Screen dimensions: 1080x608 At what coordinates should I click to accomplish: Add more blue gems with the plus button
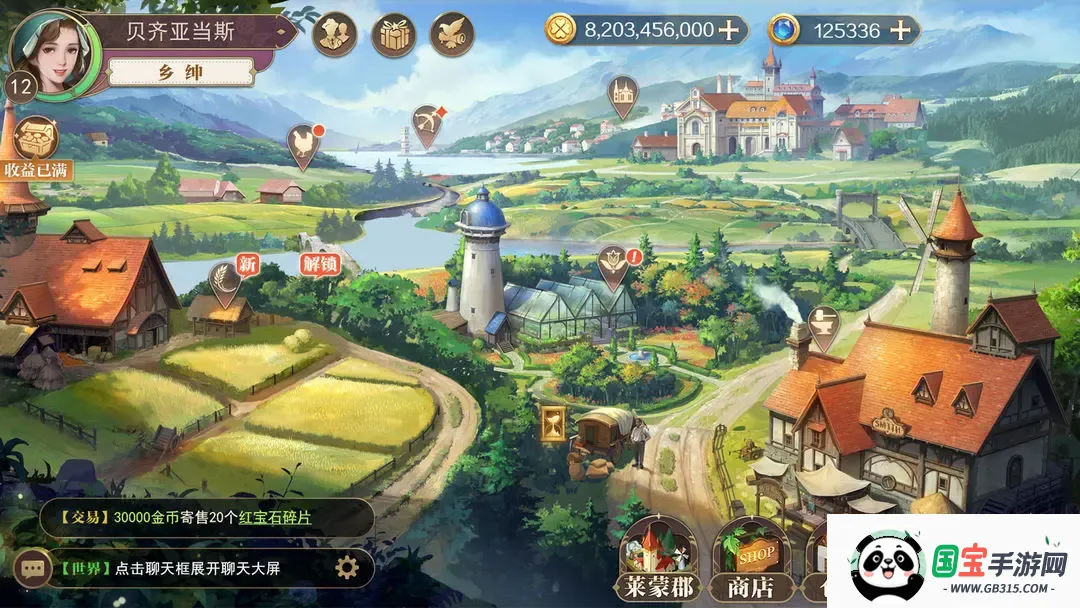point(900,30)
